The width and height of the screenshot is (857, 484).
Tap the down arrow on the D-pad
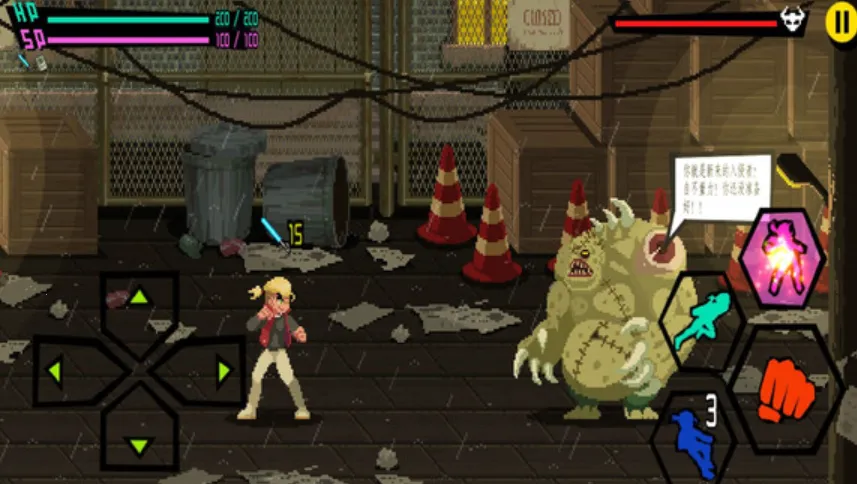pos(139,444)
